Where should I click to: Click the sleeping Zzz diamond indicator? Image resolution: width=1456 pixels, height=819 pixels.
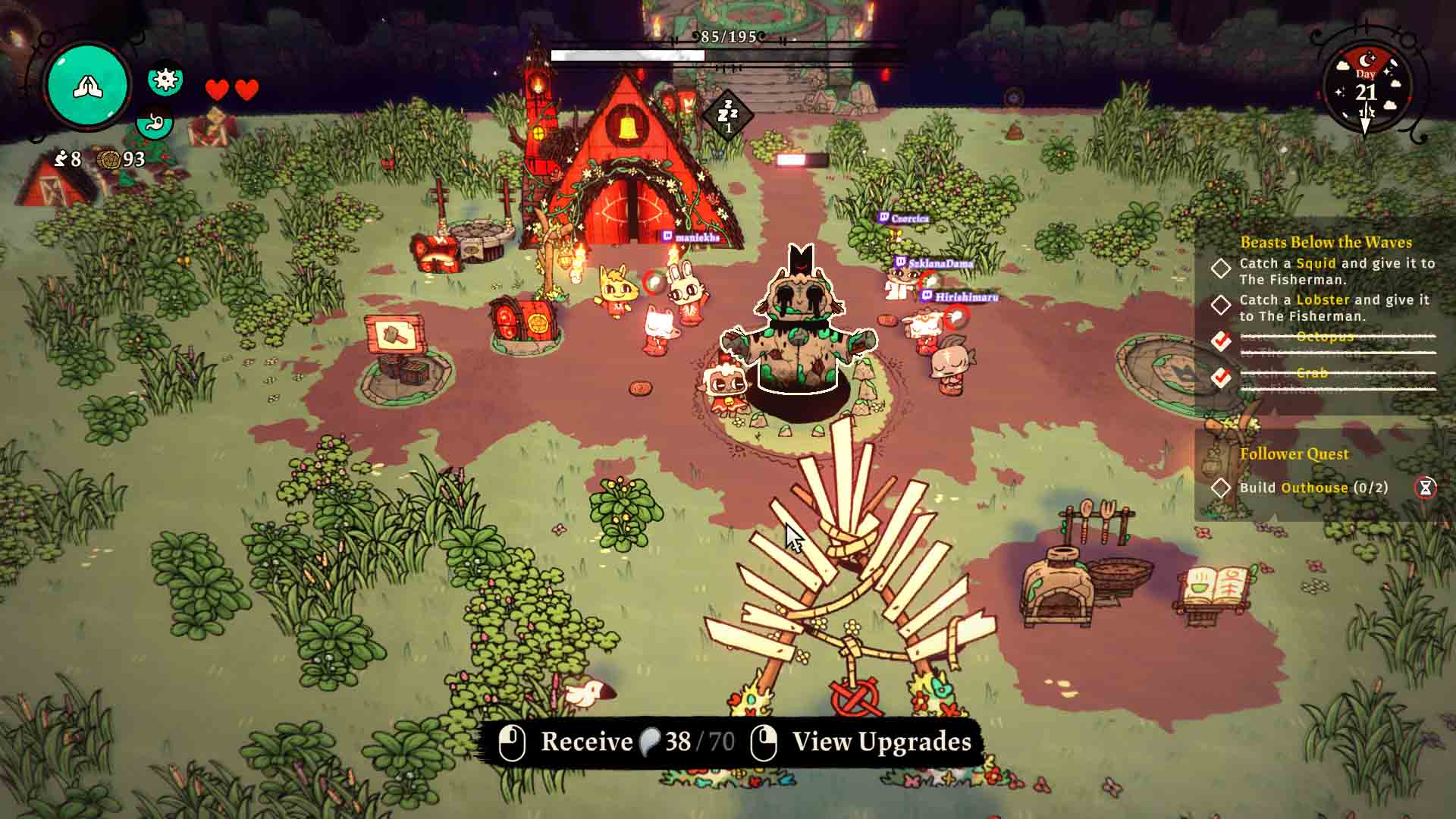(727, 115)
